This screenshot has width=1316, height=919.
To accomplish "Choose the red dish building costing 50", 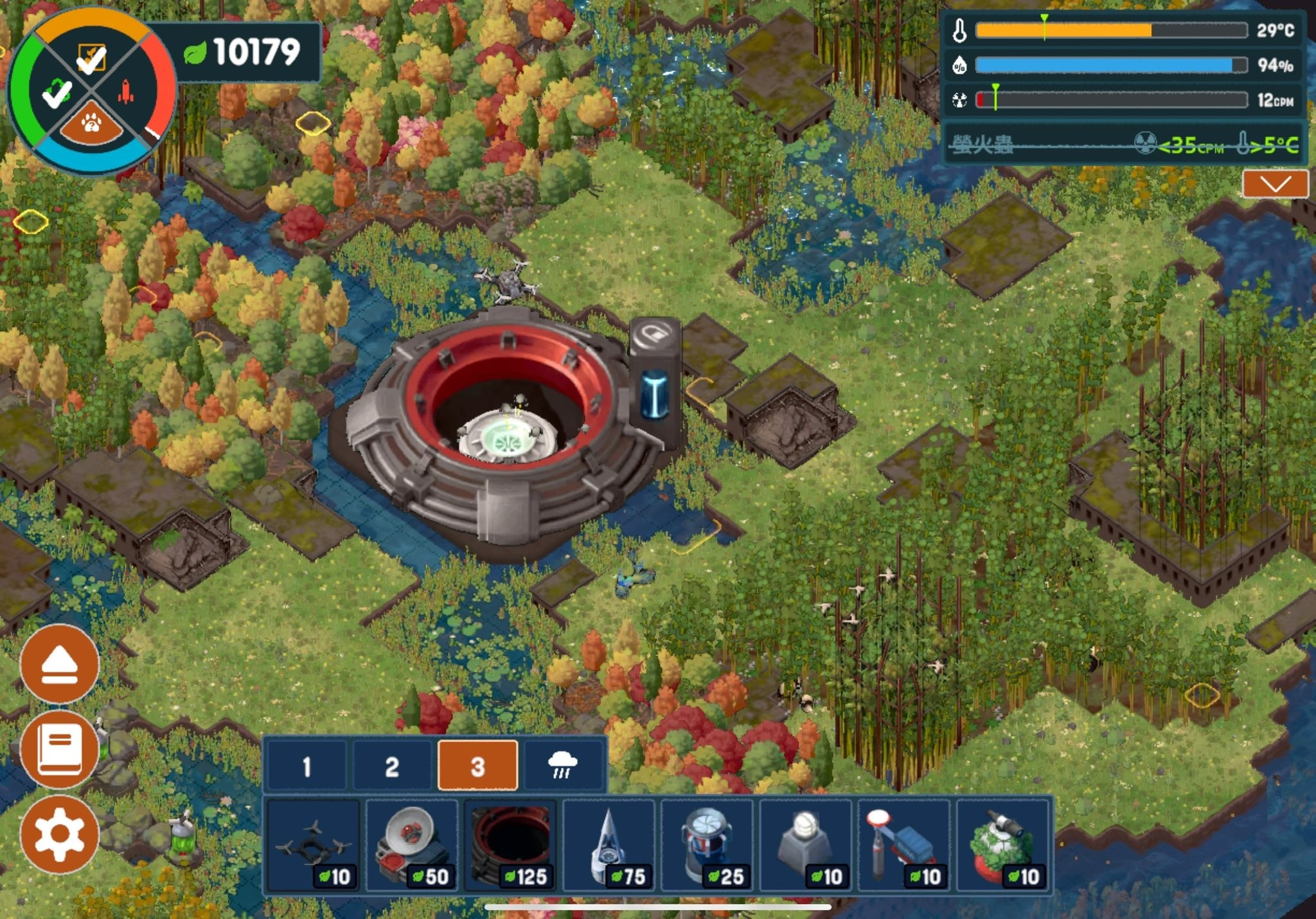I will pyautogui.click(x=412, y=845).
